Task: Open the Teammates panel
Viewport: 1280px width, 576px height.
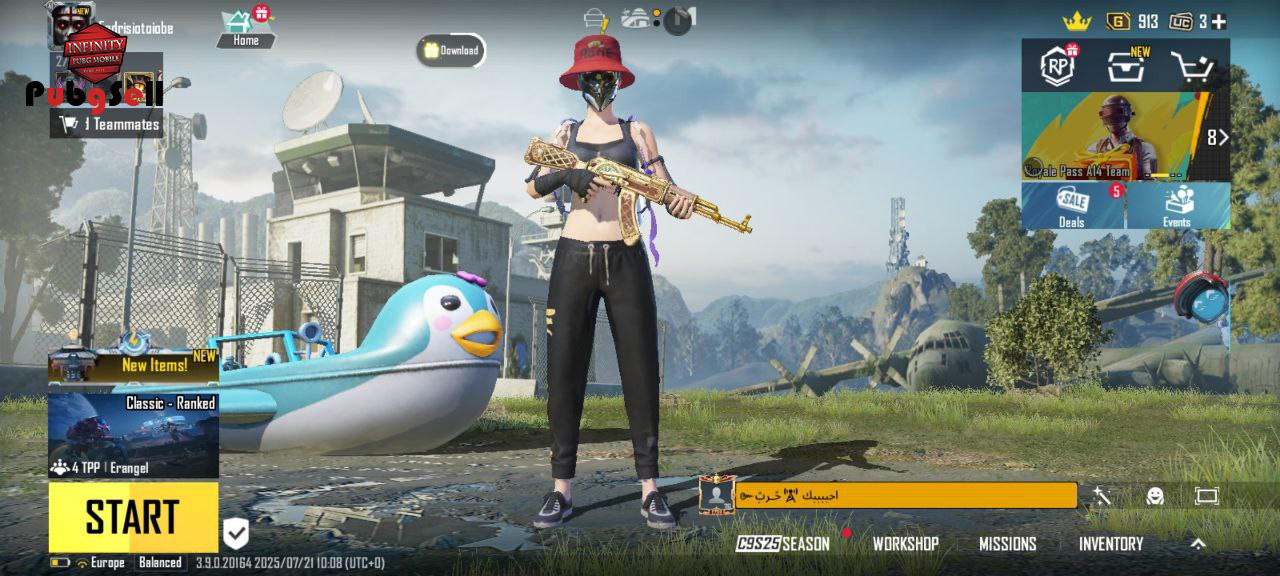Action: 110,124
